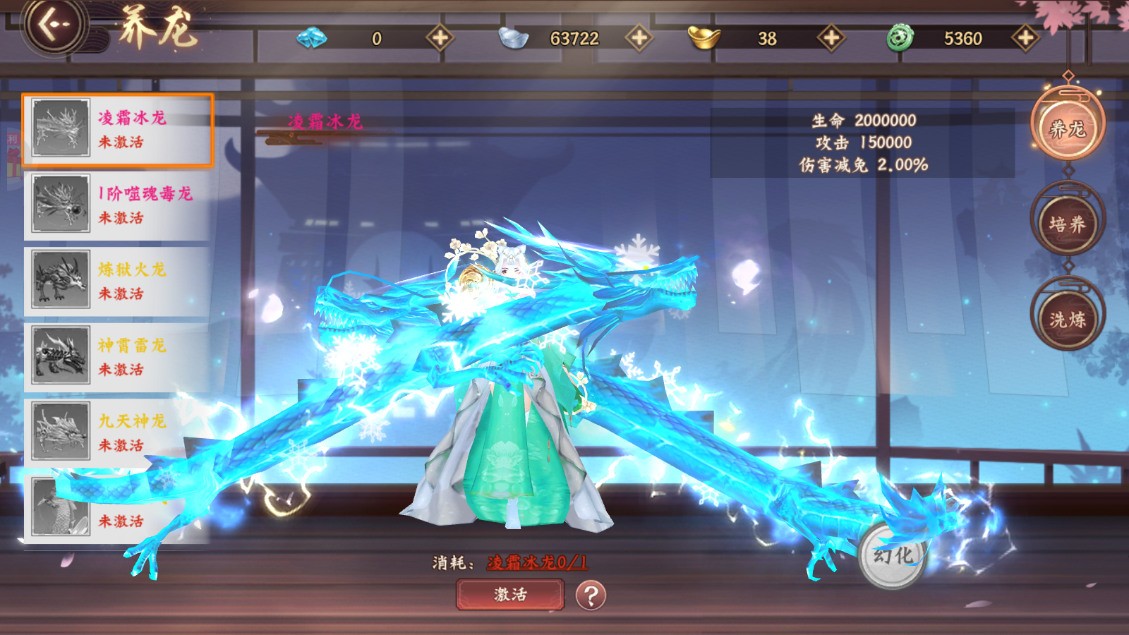
Task: Add jade coins with the plus button
Action: pos(1025,38)
